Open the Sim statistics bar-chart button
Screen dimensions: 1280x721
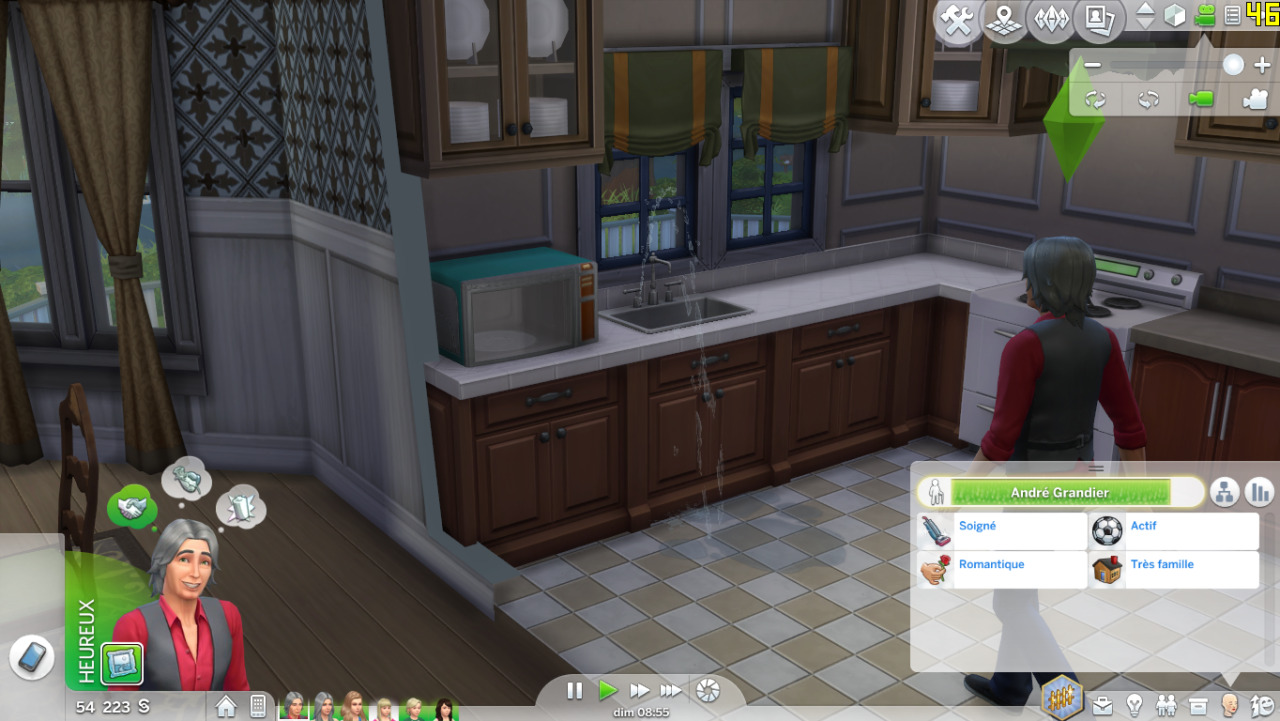(x=1258, y=492)
